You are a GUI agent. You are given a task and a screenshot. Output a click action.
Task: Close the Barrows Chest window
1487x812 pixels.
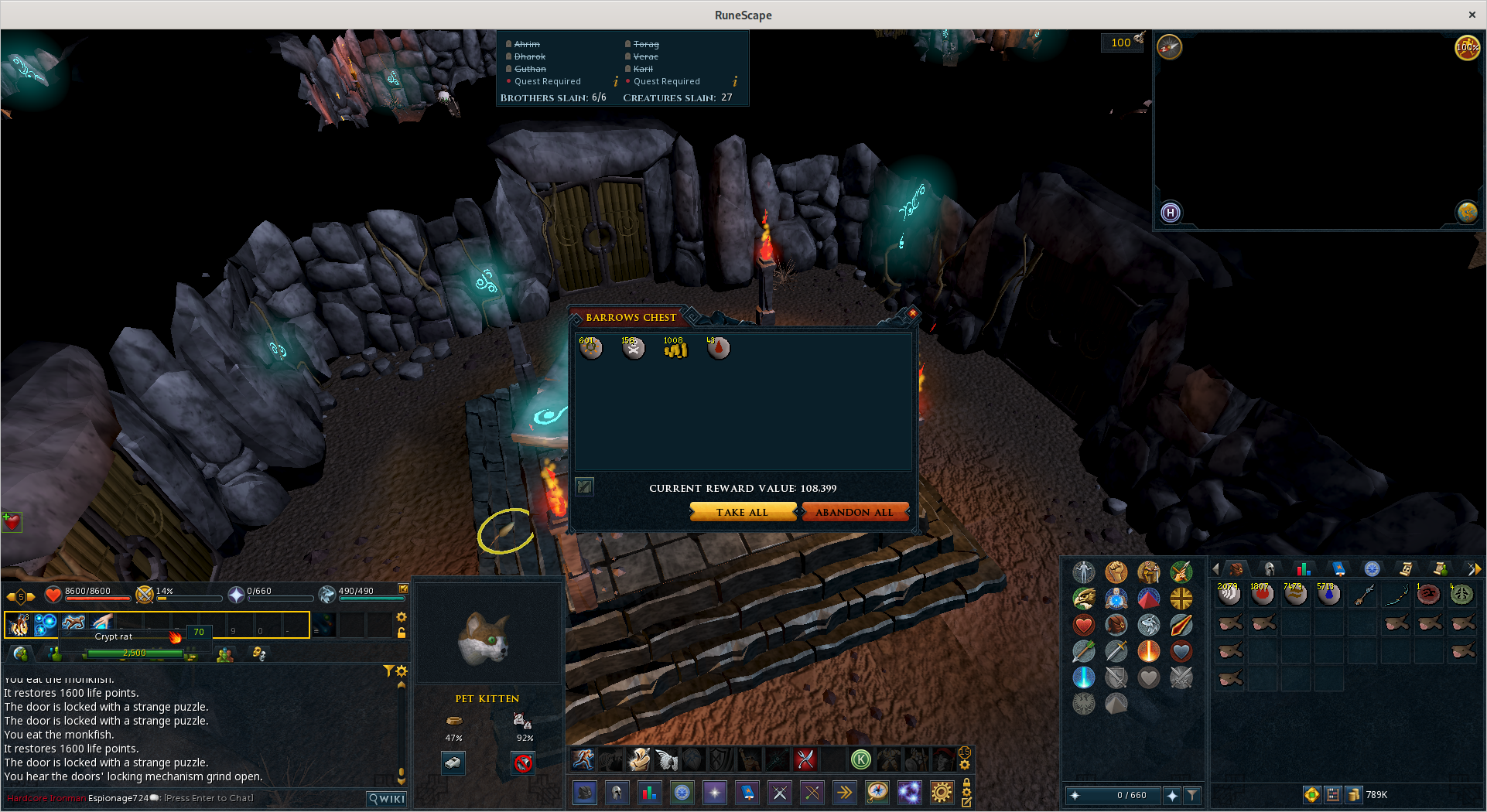point(912,313)
